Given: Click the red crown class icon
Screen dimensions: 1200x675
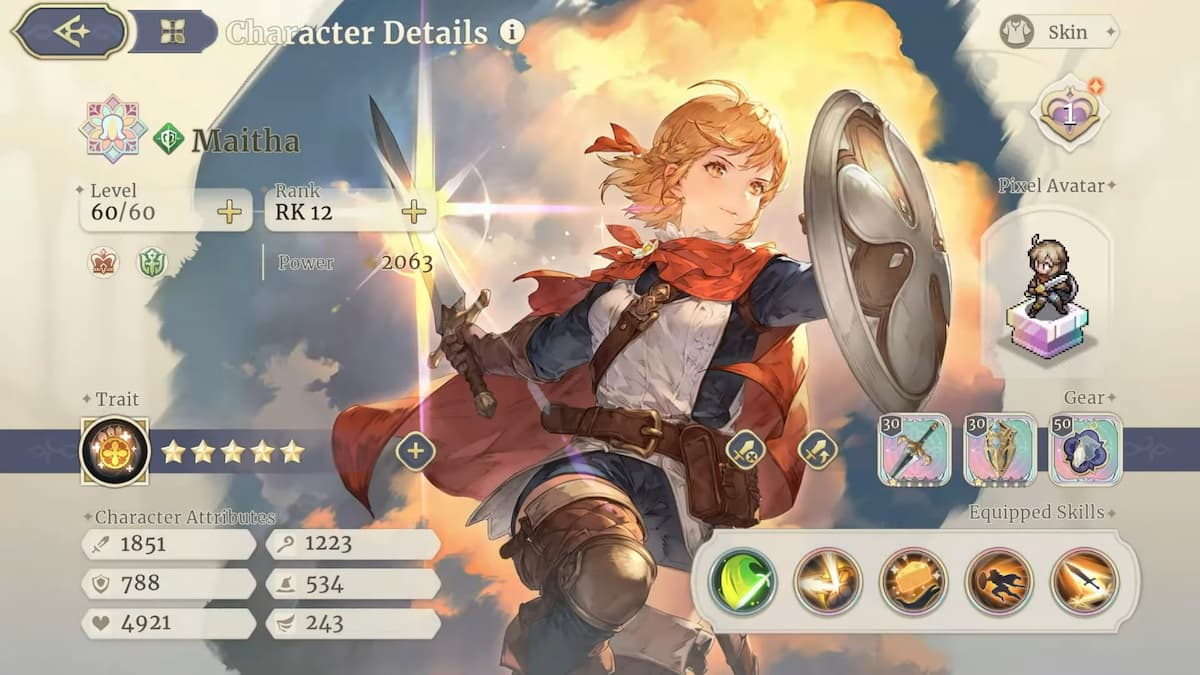Looking at the screenshot, I should pos(103,262).
